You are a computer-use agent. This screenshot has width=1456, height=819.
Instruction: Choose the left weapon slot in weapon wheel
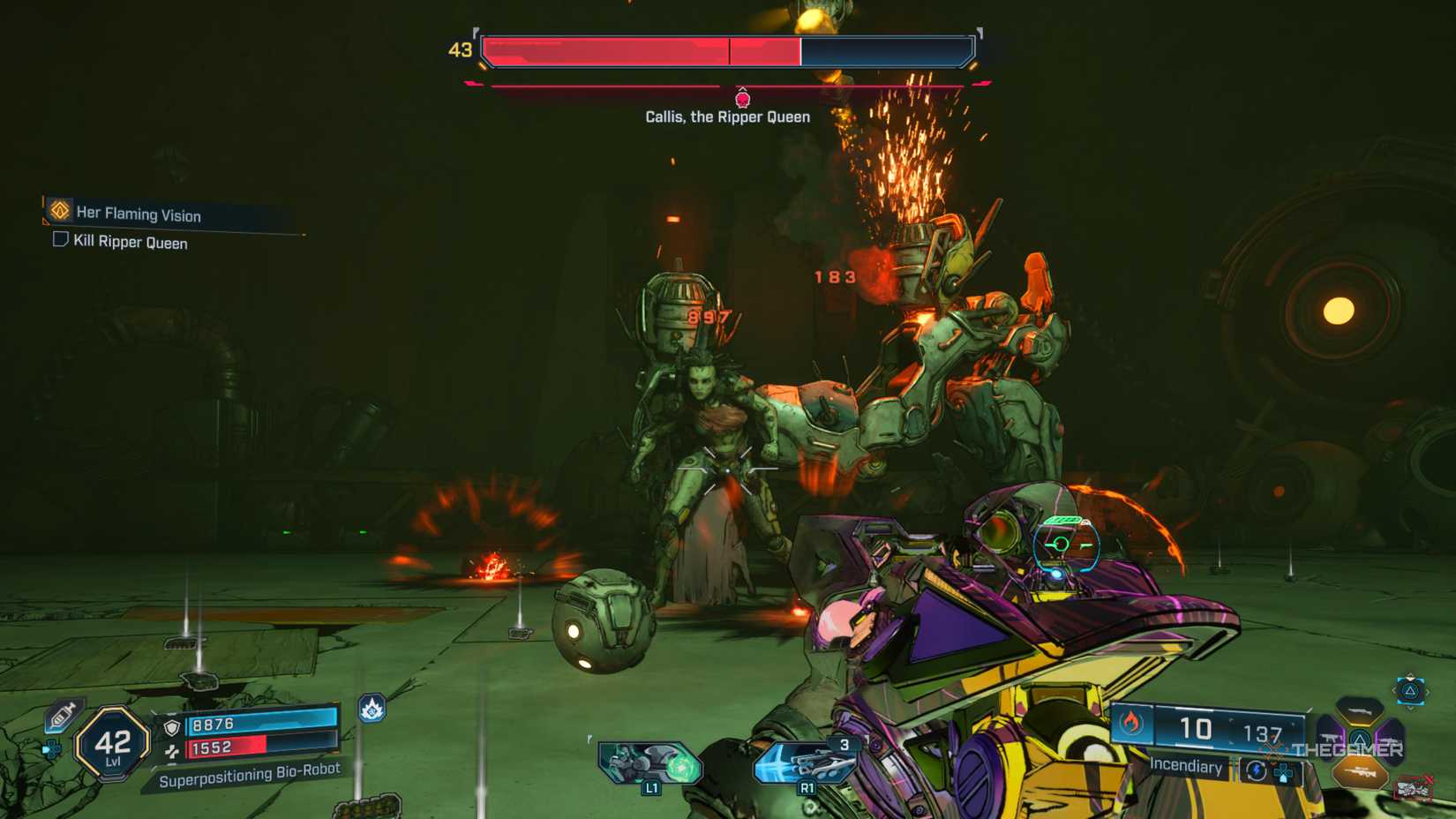1331,736
